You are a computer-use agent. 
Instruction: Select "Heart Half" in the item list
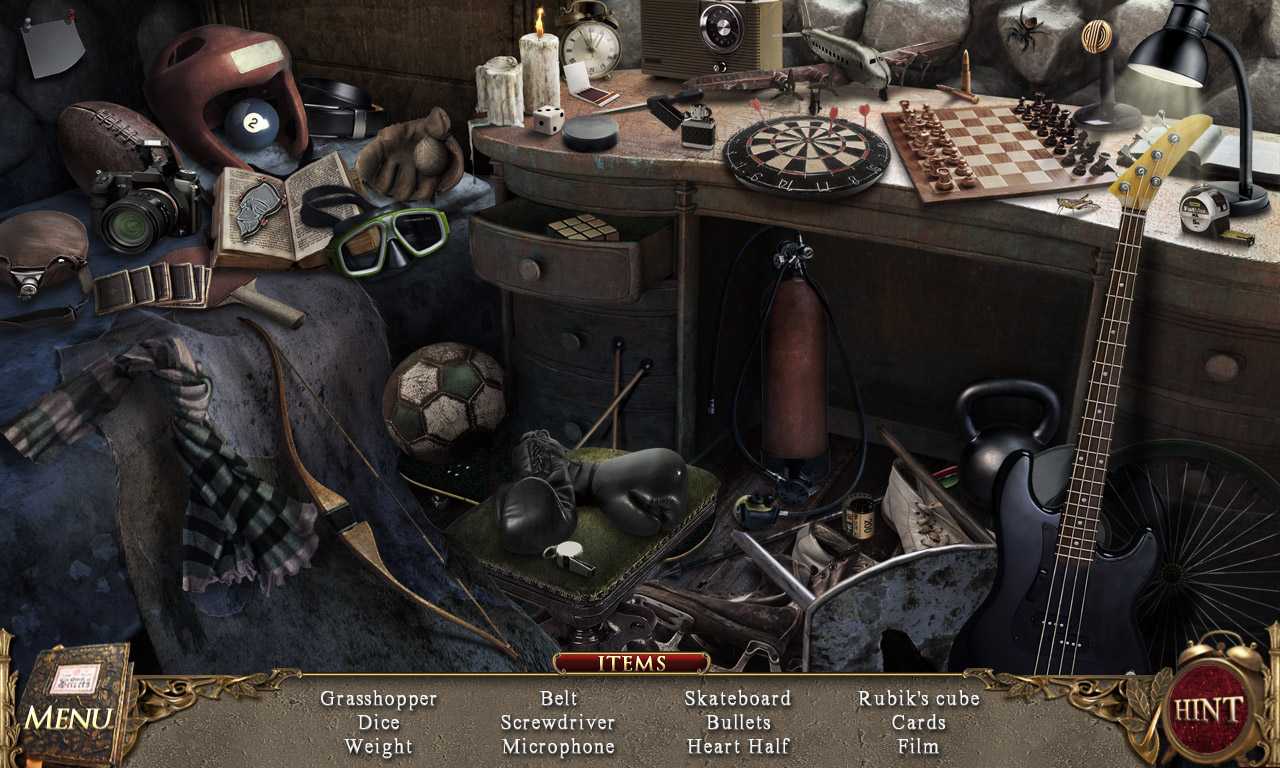739,746
